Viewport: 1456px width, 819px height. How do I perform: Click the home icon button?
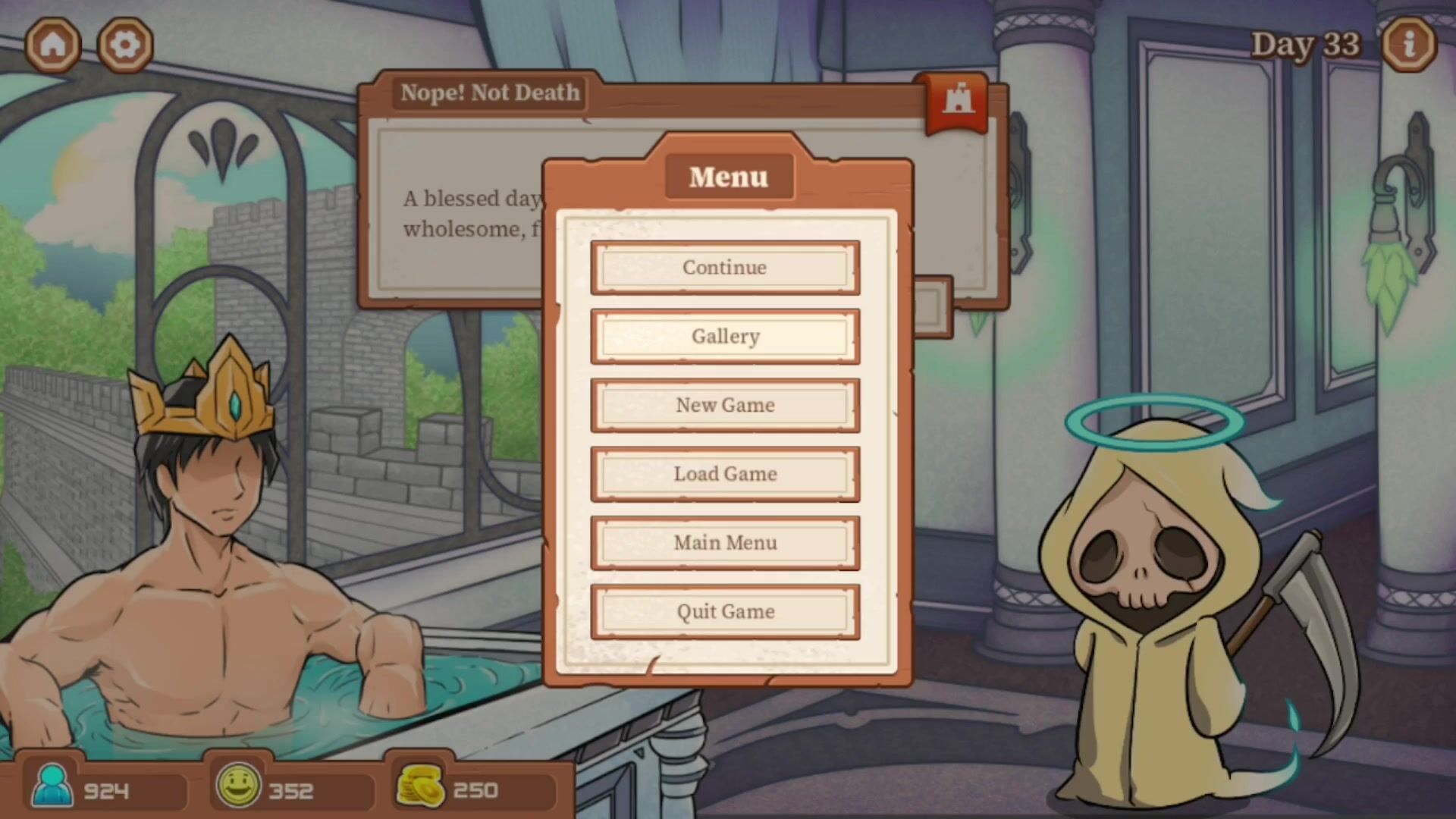click(53, 45)
